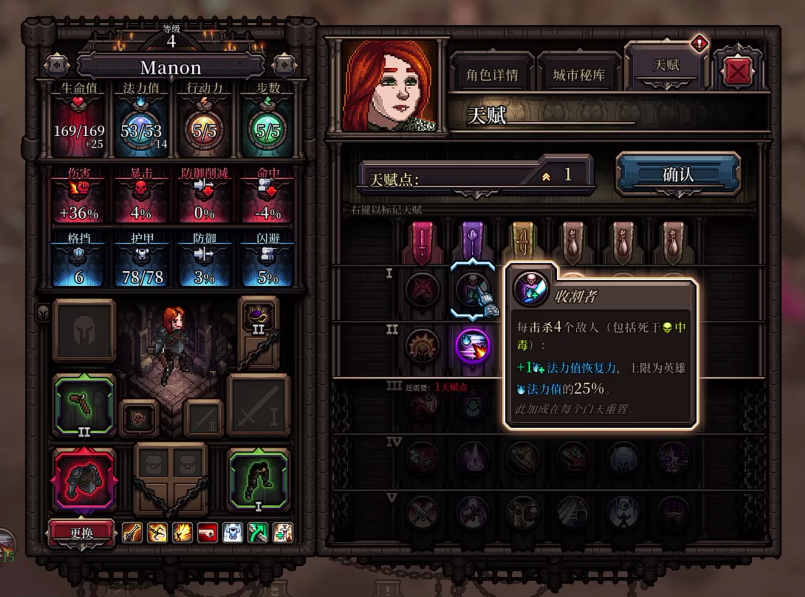This screenshot has height=597, width=805.
Task: Close the character panel with red X
Action: click(738, 72)
